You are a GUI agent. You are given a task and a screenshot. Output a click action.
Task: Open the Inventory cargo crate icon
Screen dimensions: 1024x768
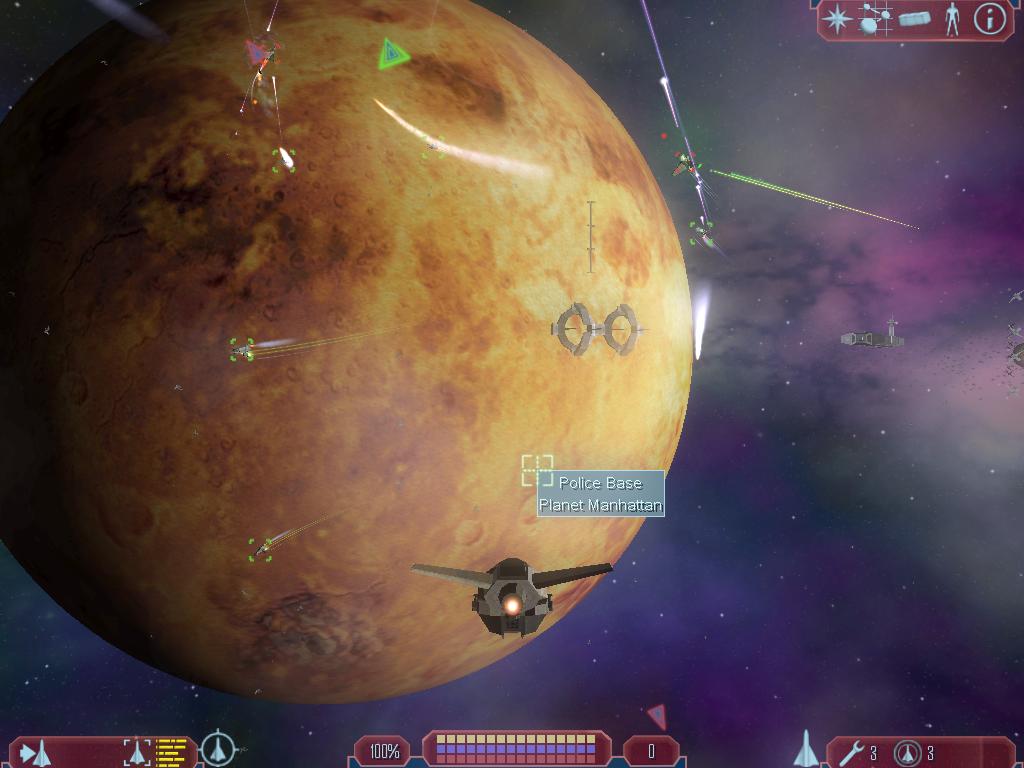pyautogui.click(x=914, y=19)
